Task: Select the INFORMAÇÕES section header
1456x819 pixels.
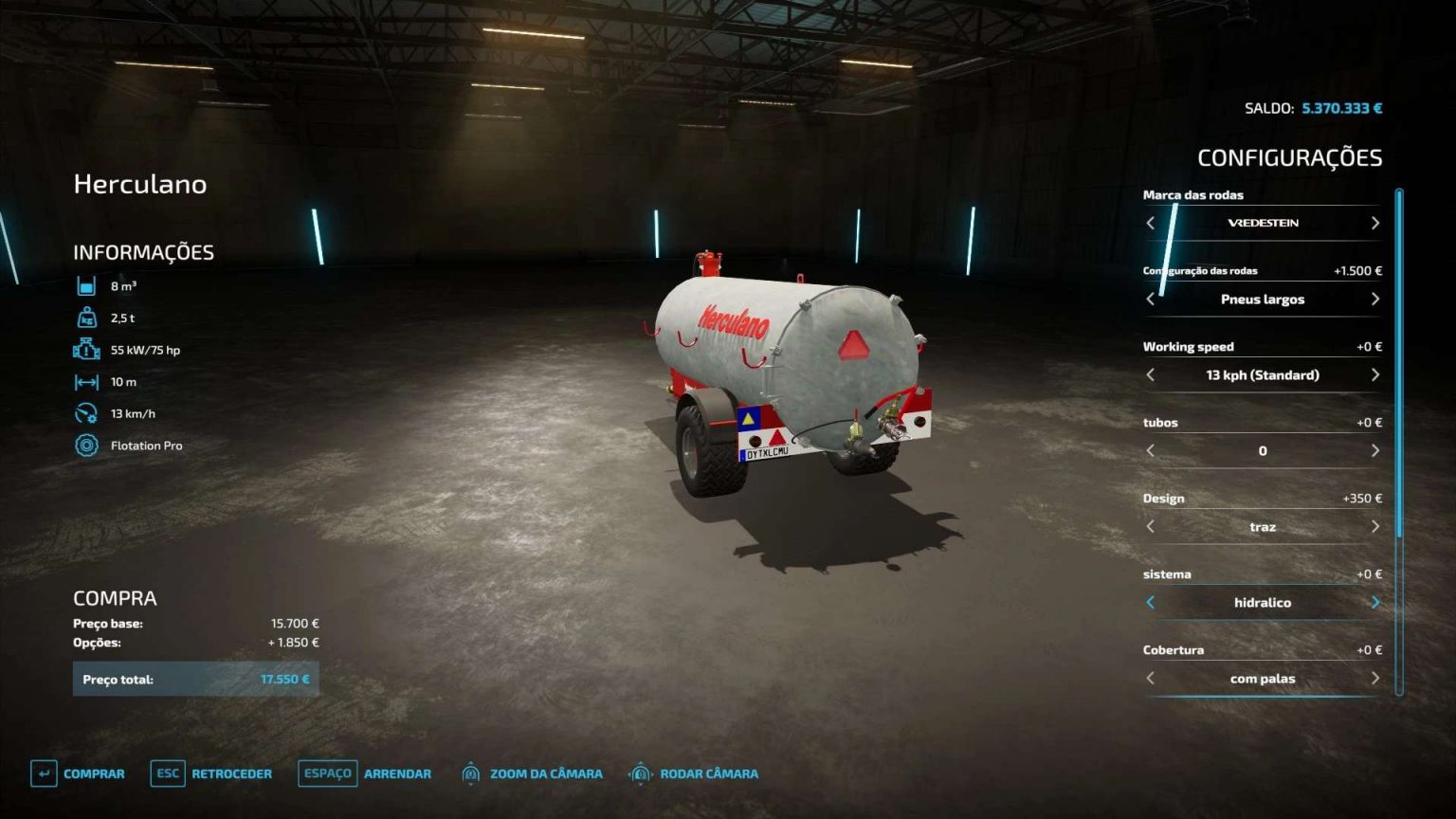Action: (x=143, y=252)
